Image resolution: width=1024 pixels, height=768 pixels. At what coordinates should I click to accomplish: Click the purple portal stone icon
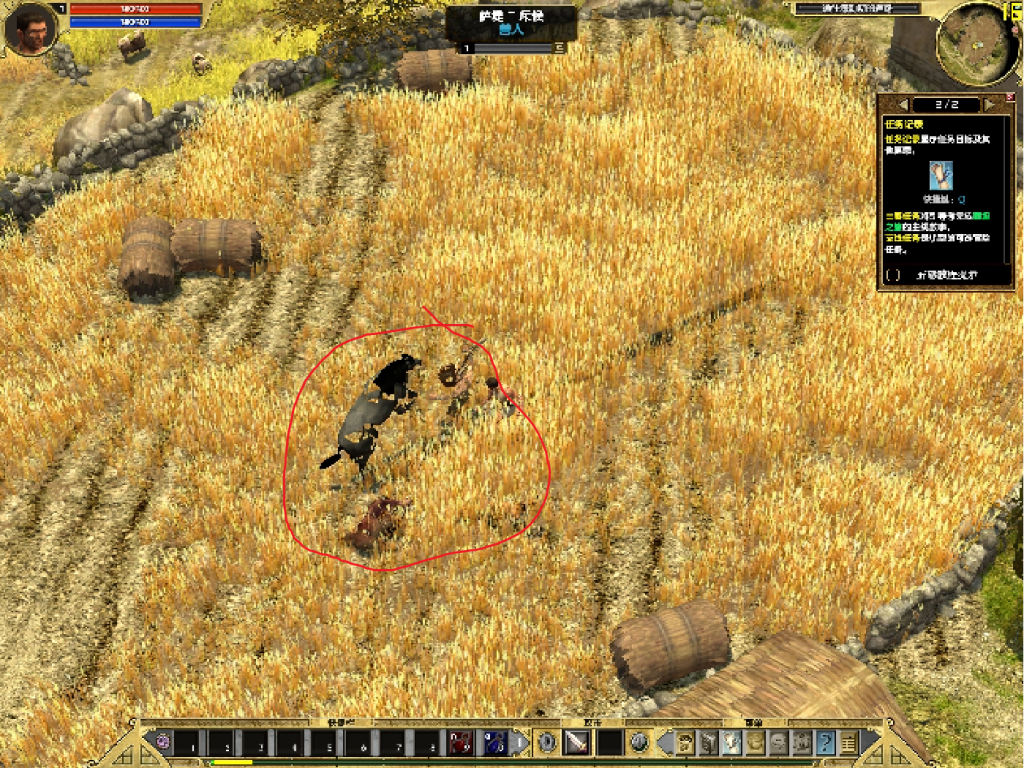(x=161, y=743)
